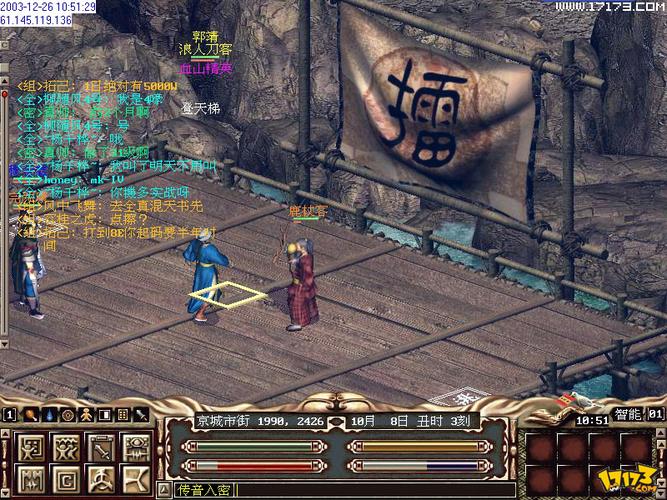Activate the three-ring knot panel button

point(101,479)
